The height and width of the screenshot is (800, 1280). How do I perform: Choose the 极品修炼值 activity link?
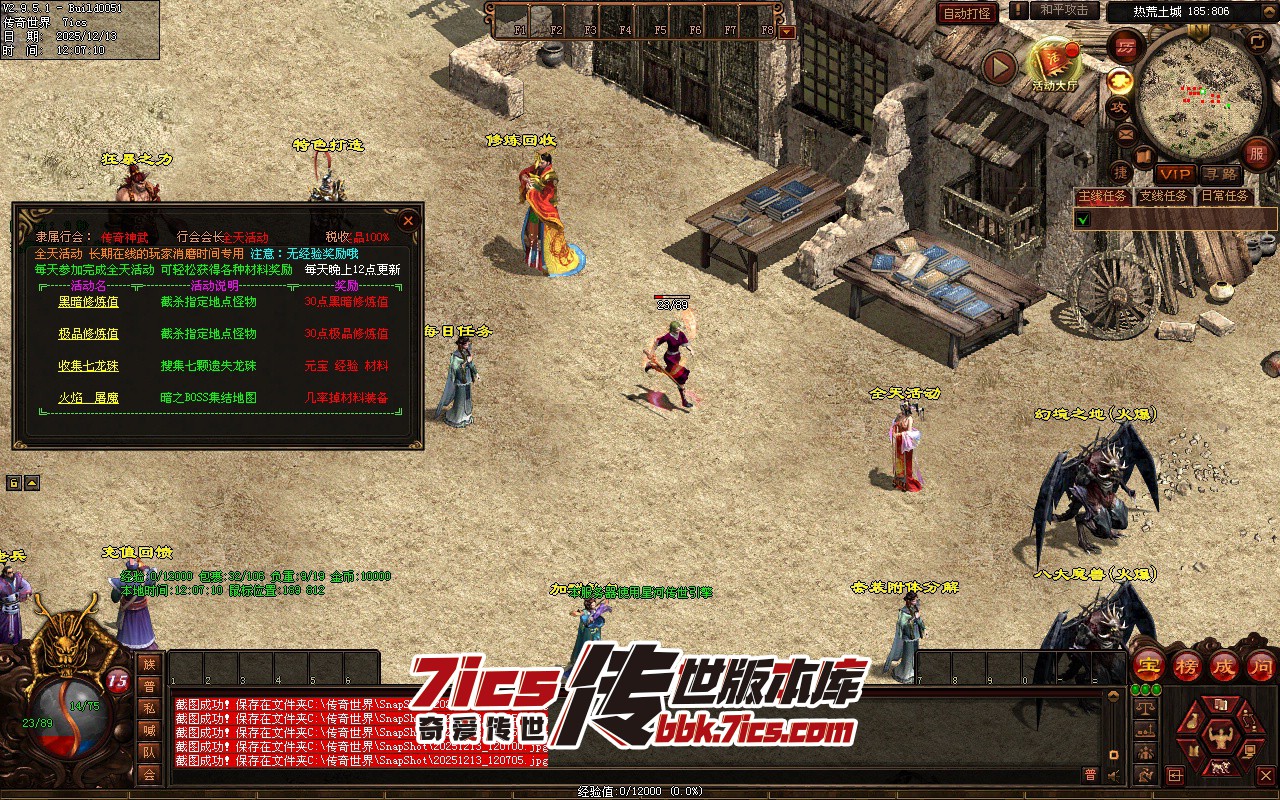88,334
